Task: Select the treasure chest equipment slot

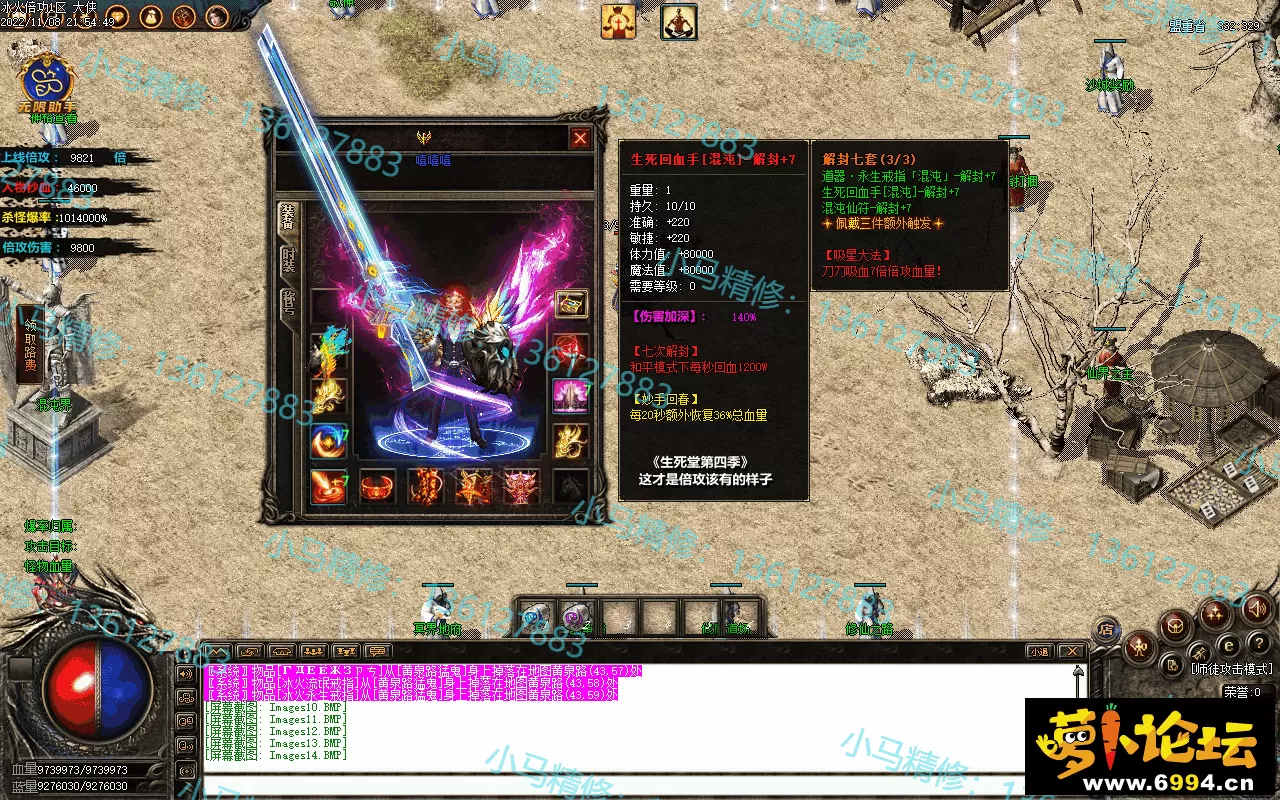Action: click(x=571, y=304)
